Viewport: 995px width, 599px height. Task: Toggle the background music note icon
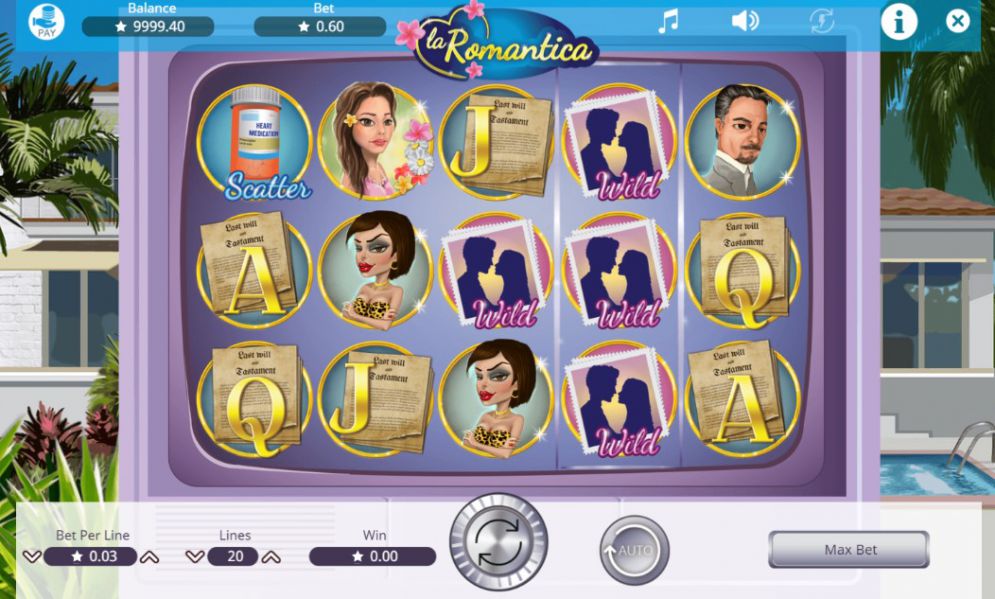pos(668,21)
